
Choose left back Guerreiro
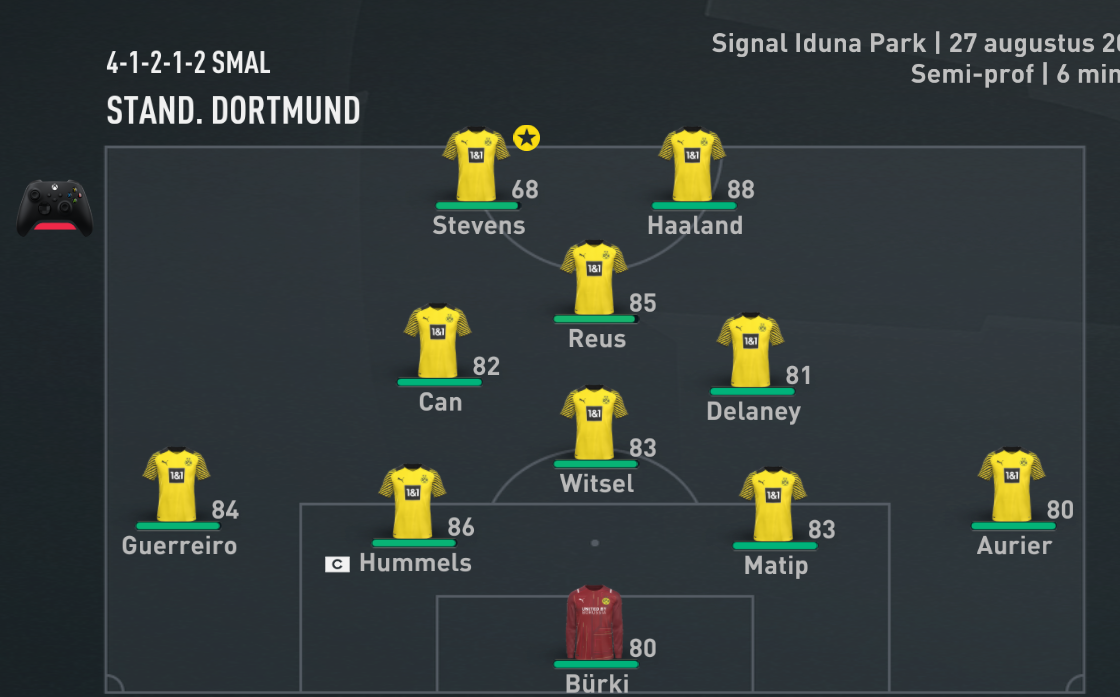177,485
